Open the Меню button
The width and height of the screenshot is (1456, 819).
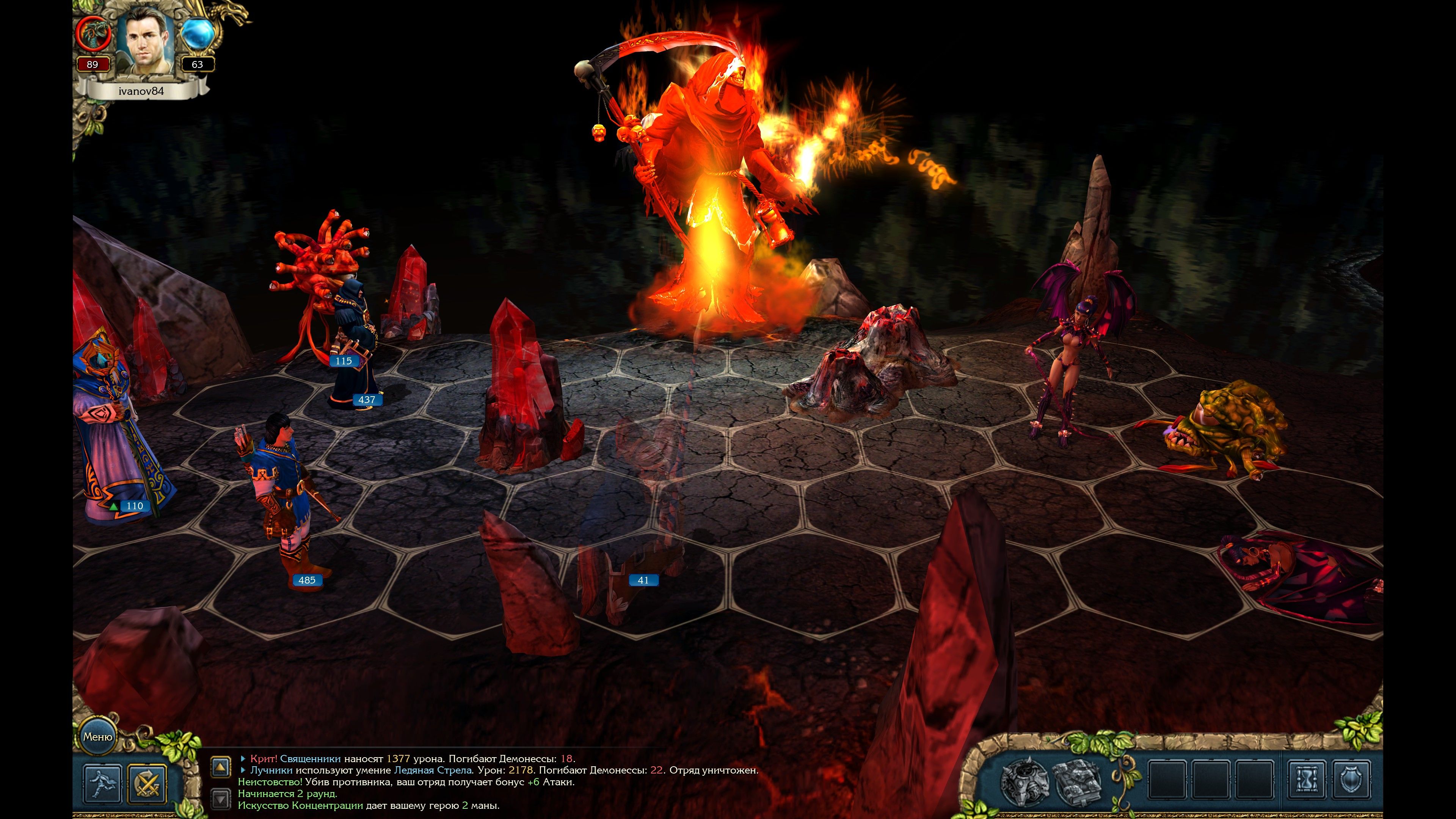pos(97,736)
